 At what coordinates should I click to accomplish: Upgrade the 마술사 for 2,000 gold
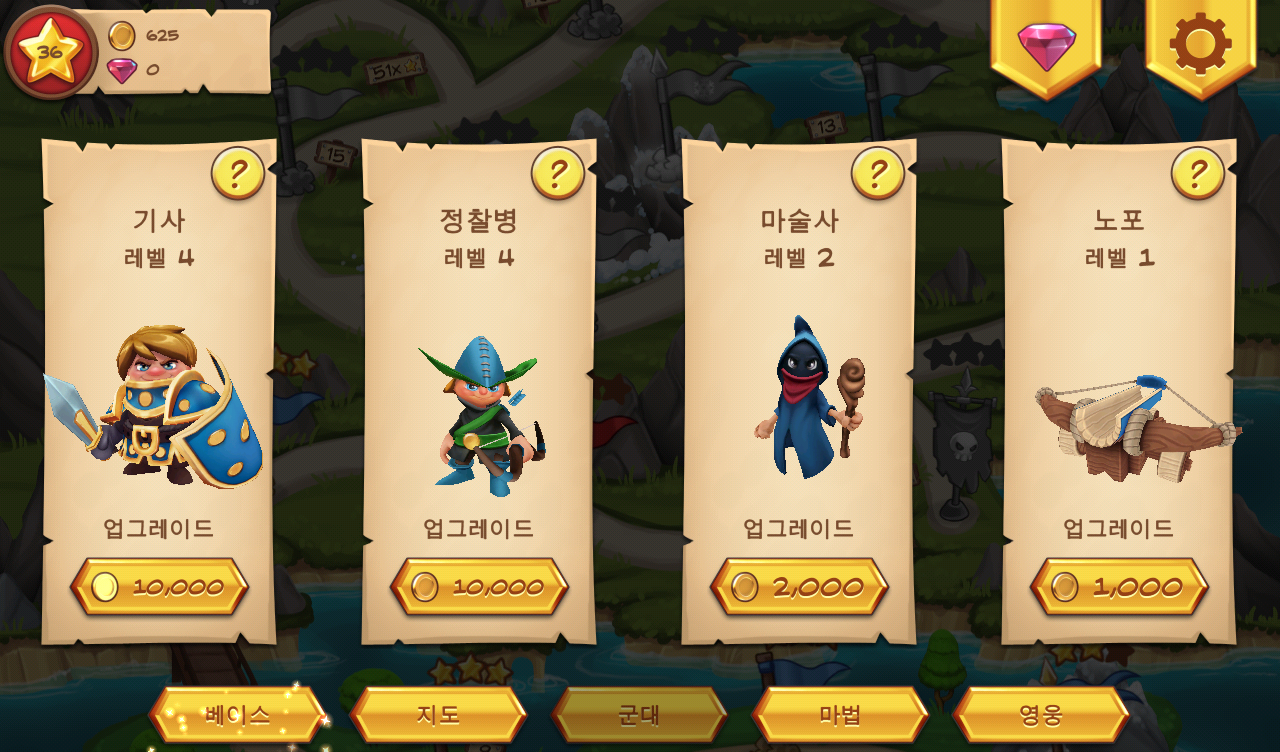point(798,587)
